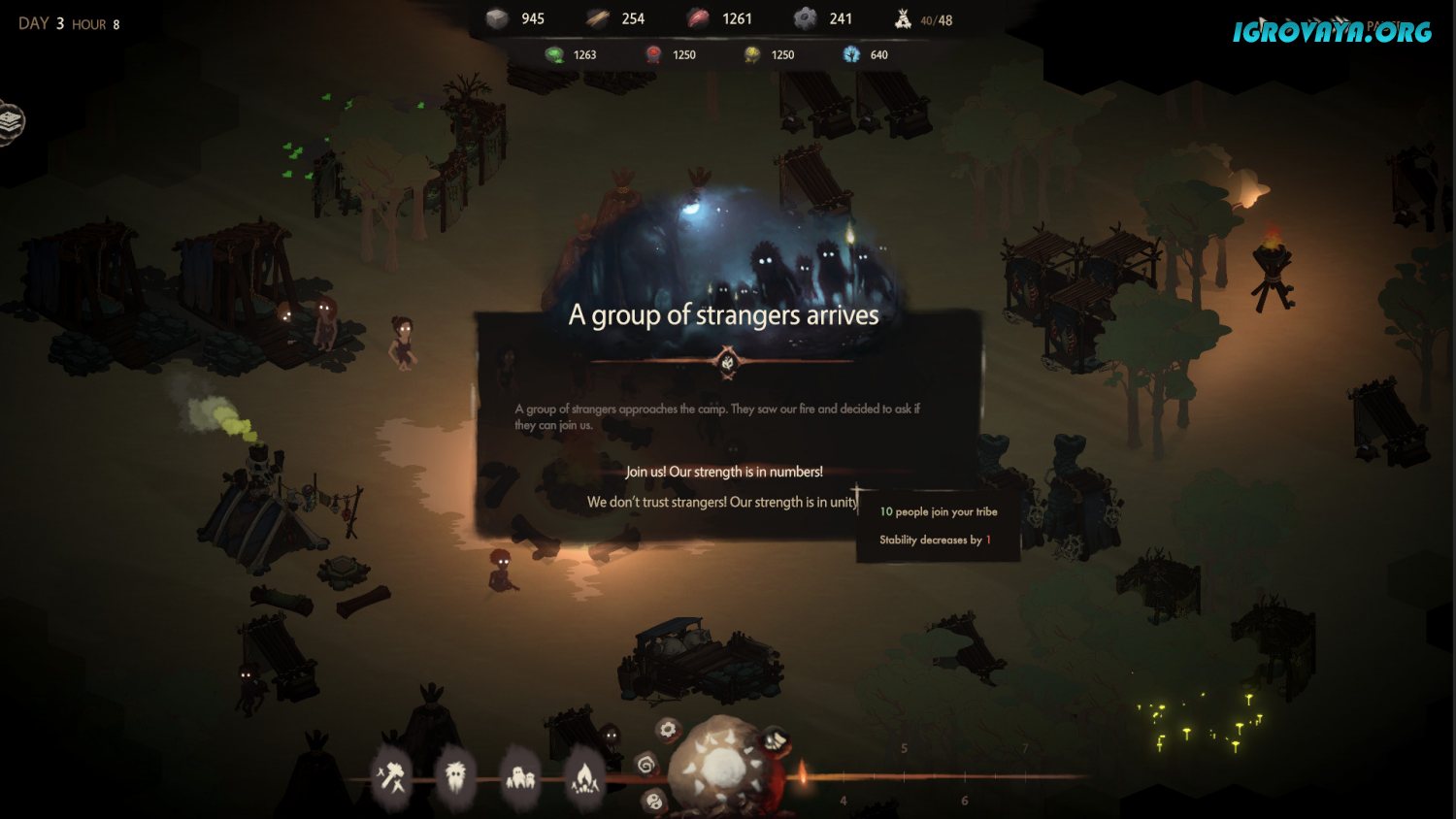Viewport: 1456px width, 819px height.
Task: Click the large sun stone dial
Action: coord(722,767)
